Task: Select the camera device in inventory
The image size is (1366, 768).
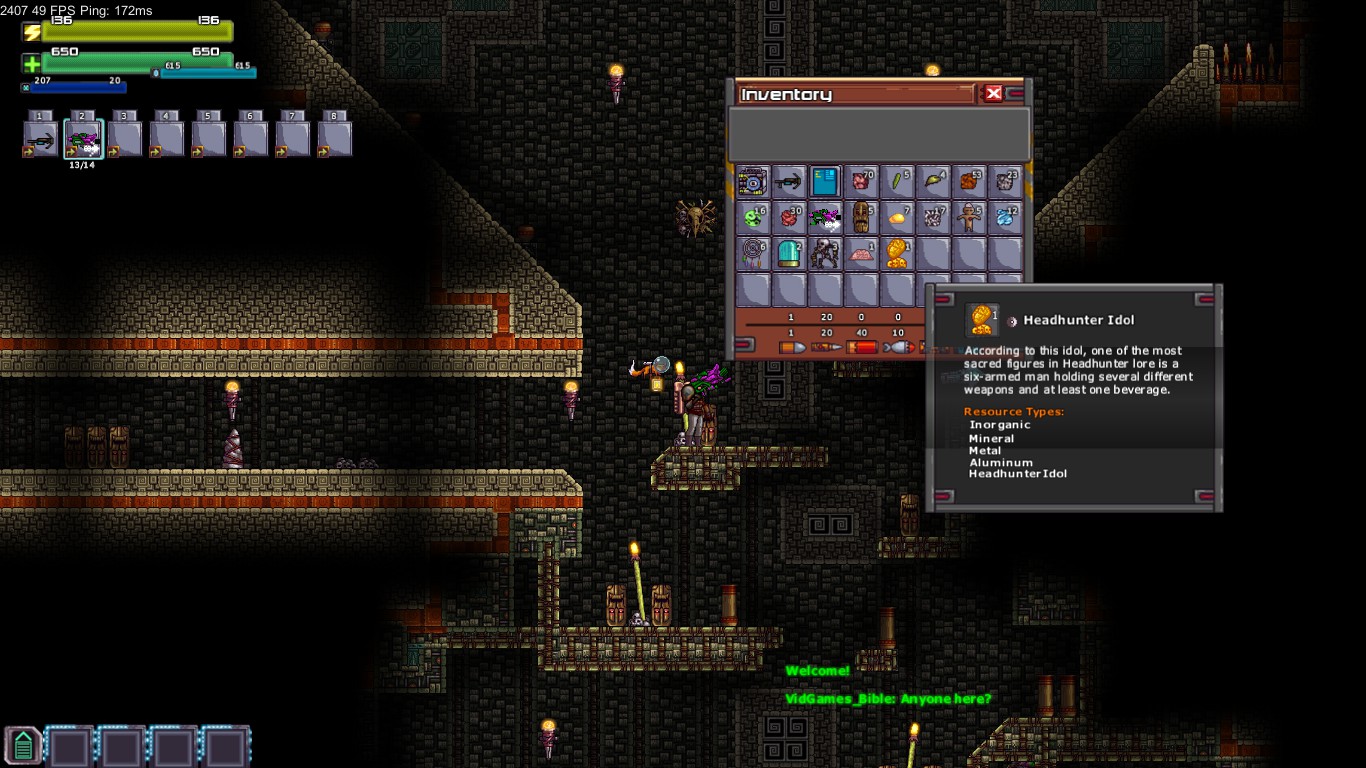Action: [753, 182]
